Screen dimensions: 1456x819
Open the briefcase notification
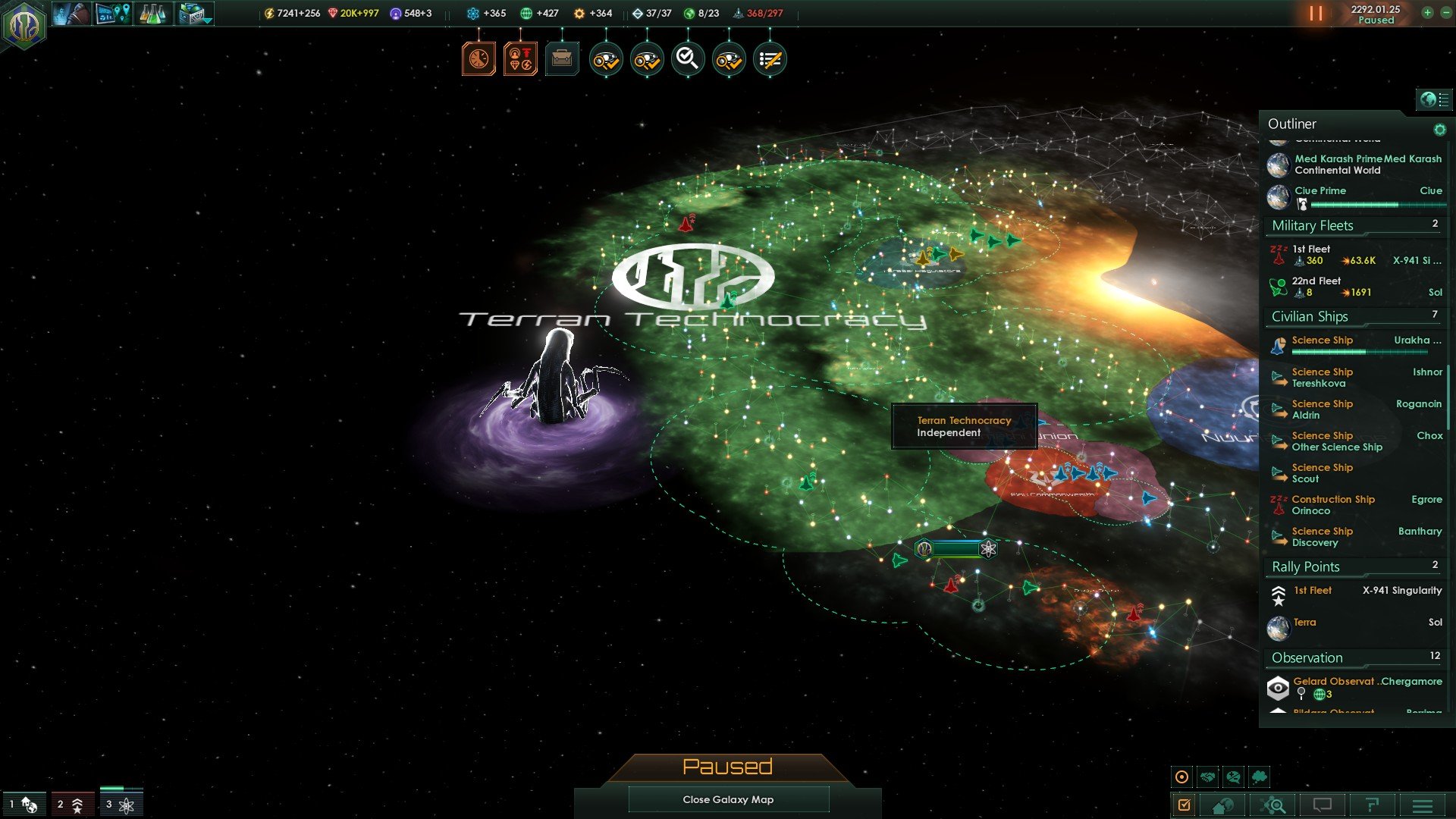point(562,58)
